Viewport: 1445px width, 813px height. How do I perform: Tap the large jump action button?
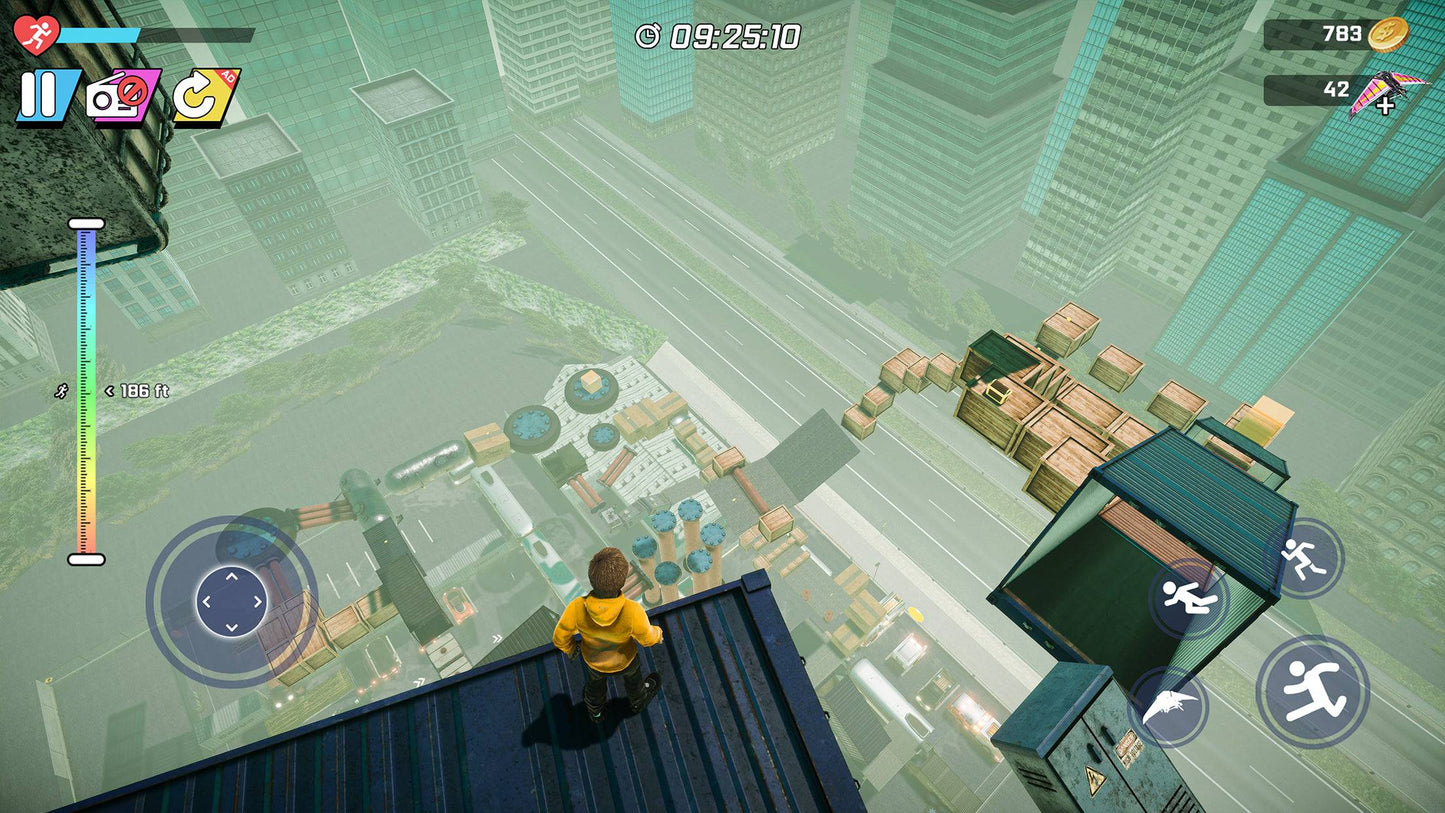tap(1312, 691)
